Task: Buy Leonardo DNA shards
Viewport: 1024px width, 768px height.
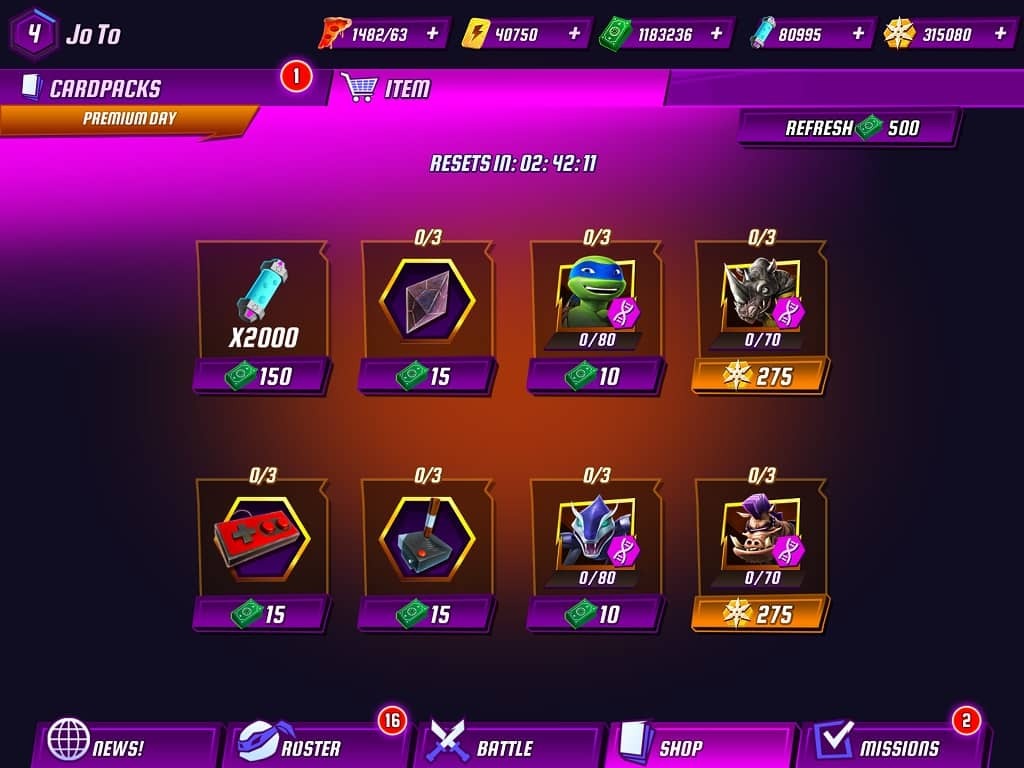Action: [x=596, y=376]
